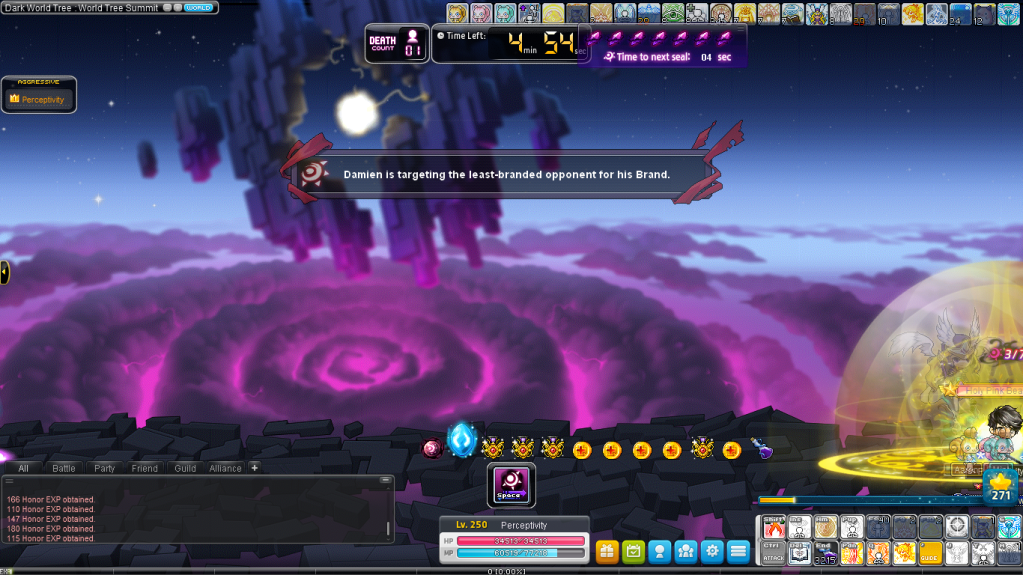Open the WORLD map button
This screenshot has height=575, width=1023.
click(x=199, y=7)
